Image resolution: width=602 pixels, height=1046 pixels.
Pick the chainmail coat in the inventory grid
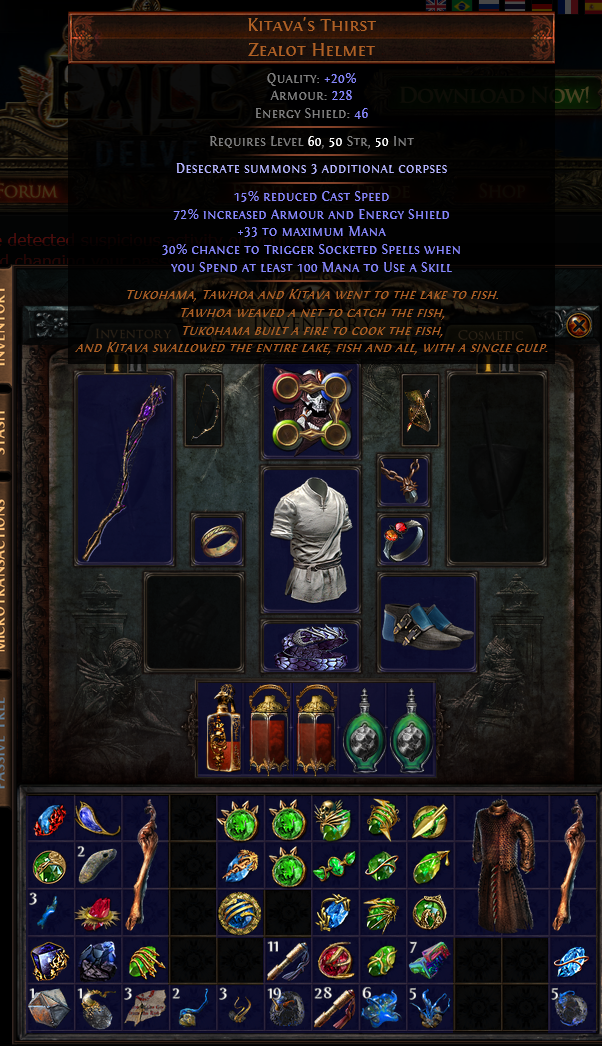coord(503,866)
